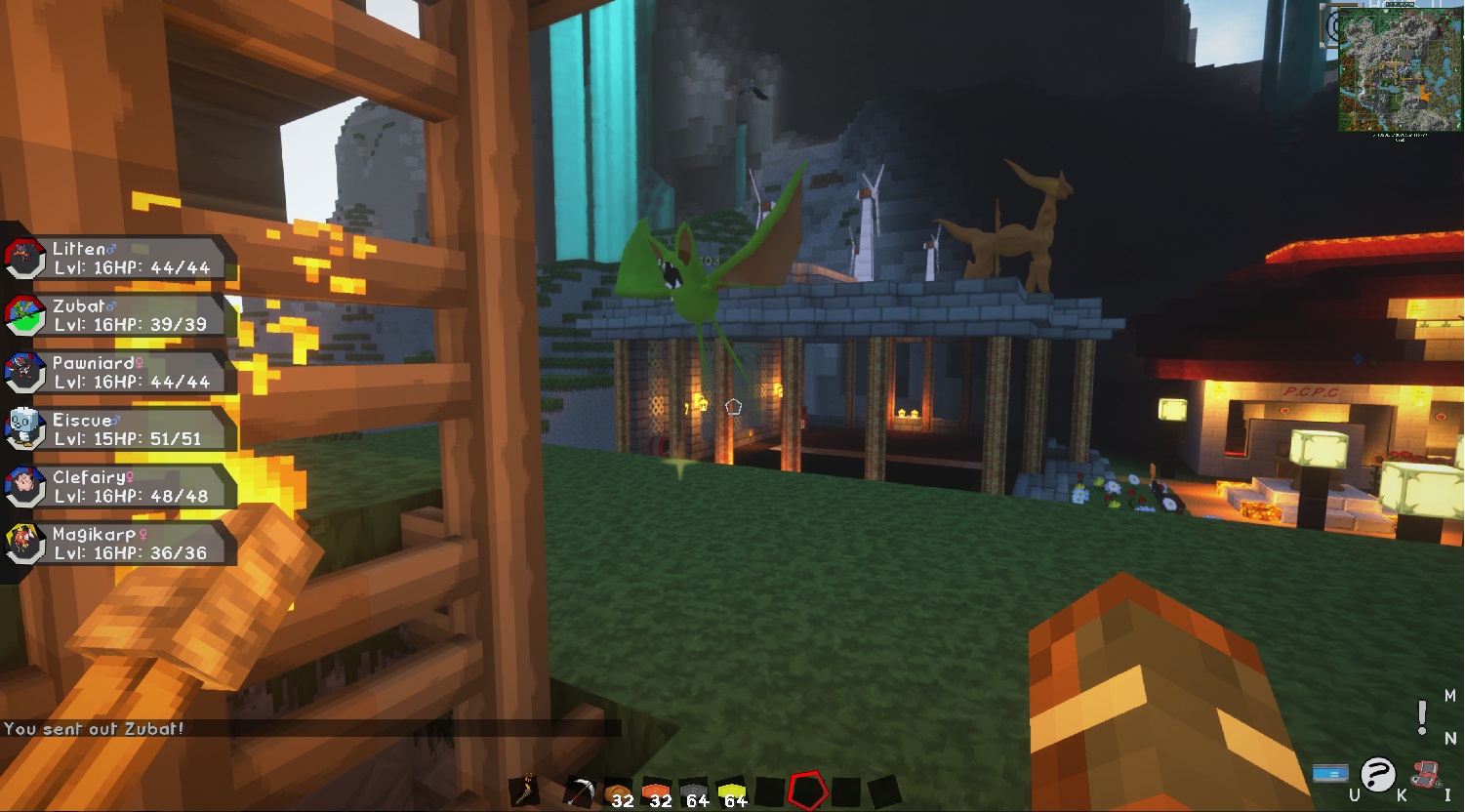1465x812 pixels.
Task: Choose the orange item stack of 32
Action: 656,792
